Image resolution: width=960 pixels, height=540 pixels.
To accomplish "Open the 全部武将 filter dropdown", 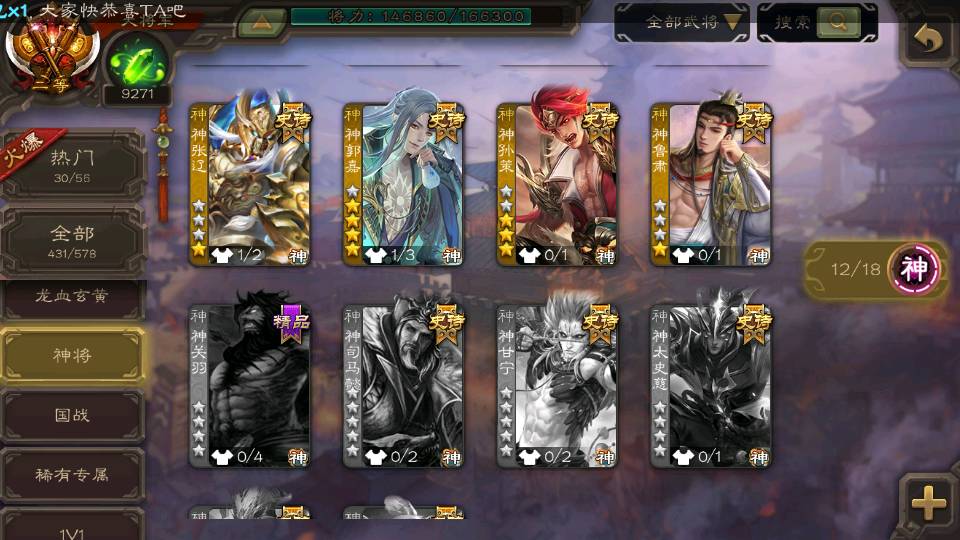I will coord(682,22).
